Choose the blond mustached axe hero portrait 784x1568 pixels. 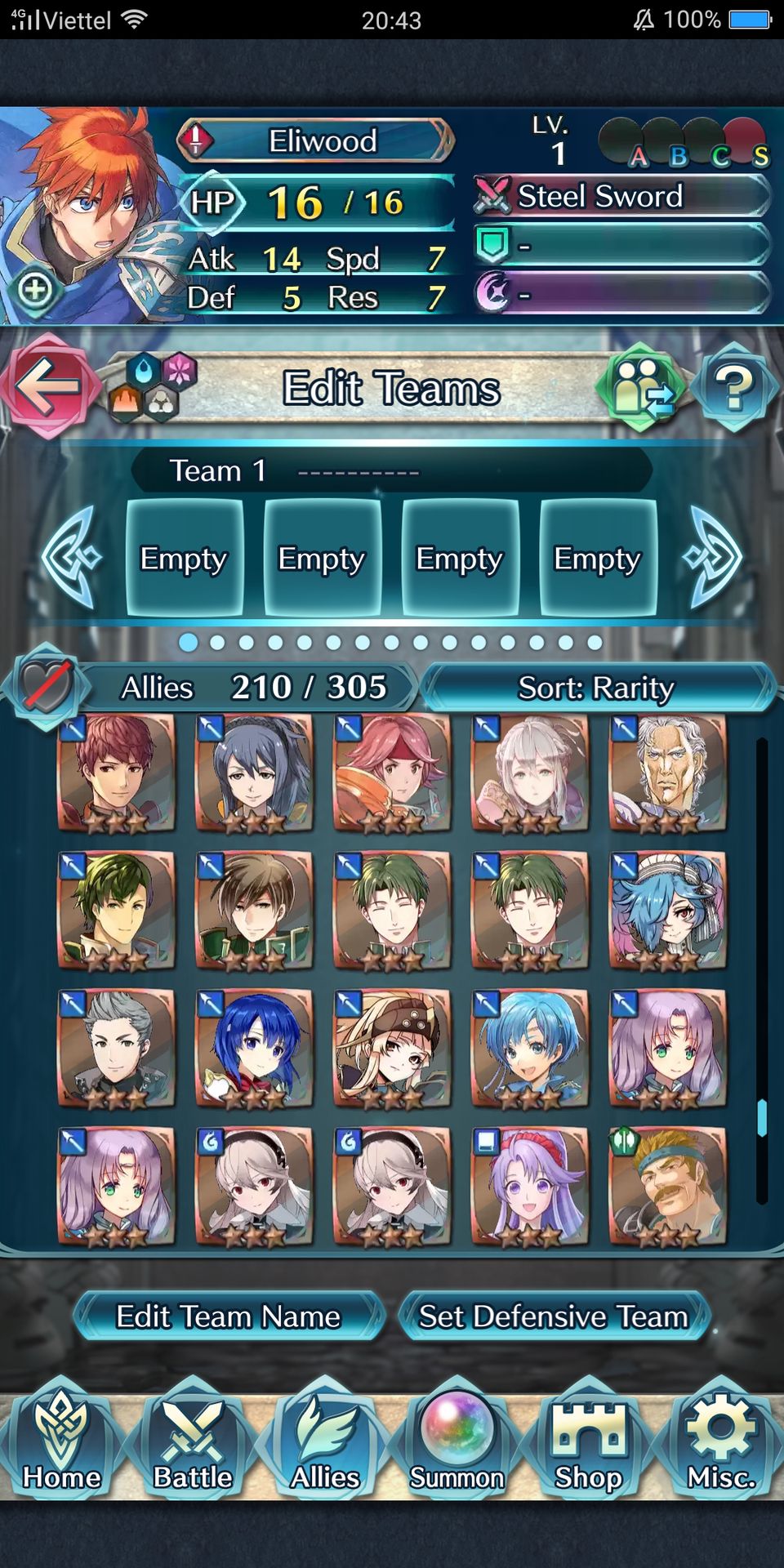point(667,1186)
